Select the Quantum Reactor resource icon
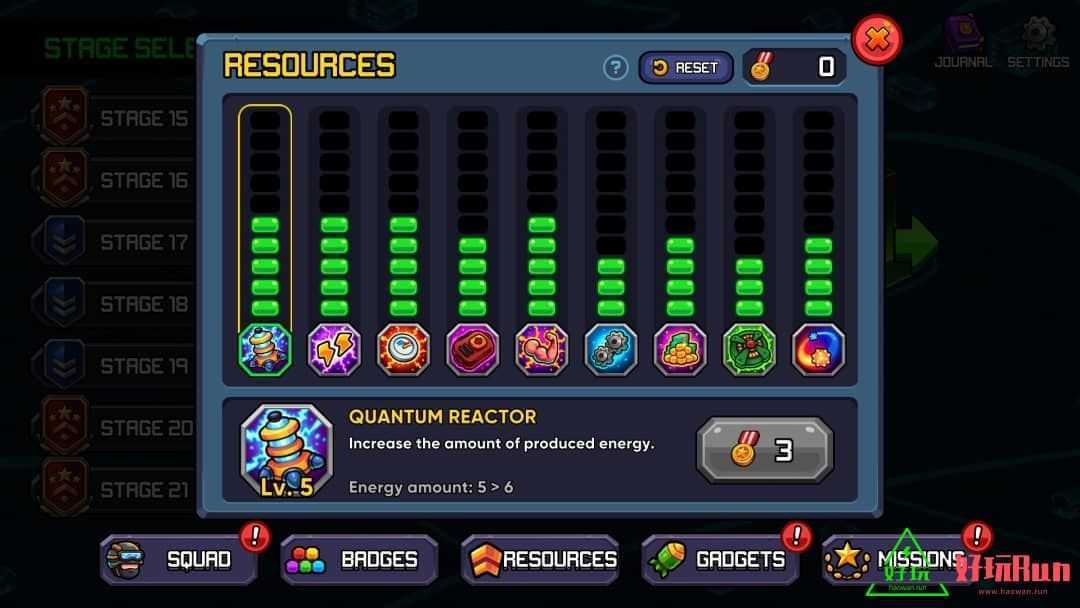 pyautogui.click(x=265, y=350)
